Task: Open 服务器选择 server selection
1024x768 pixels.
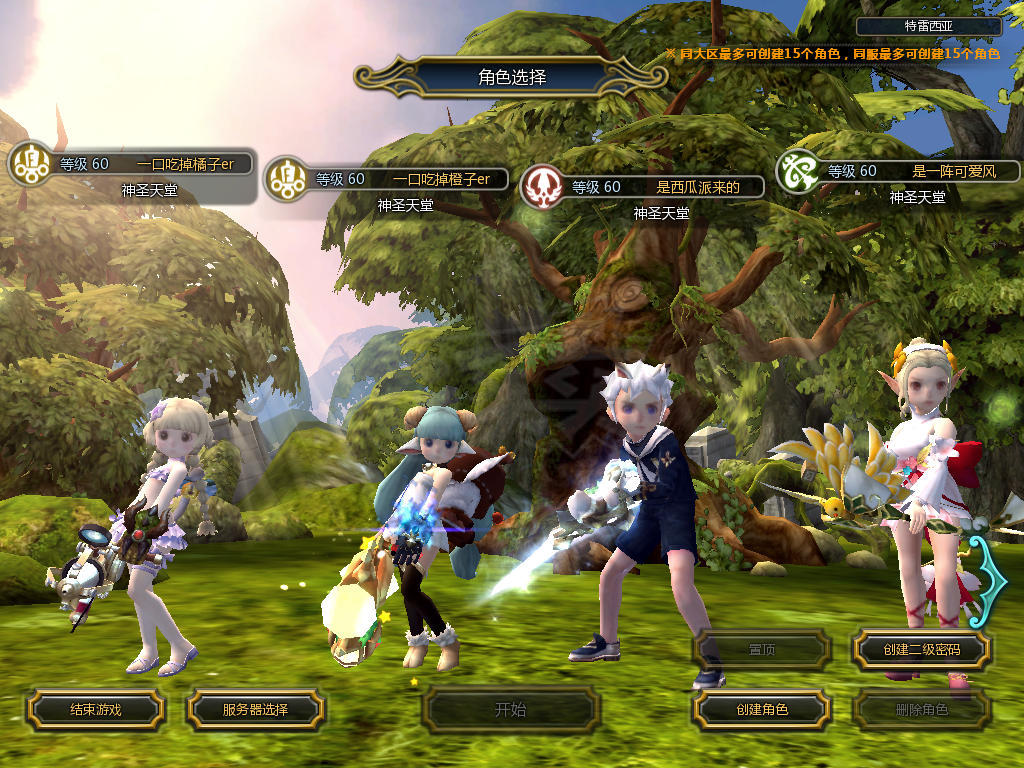Action: click(x=255, y=709)
